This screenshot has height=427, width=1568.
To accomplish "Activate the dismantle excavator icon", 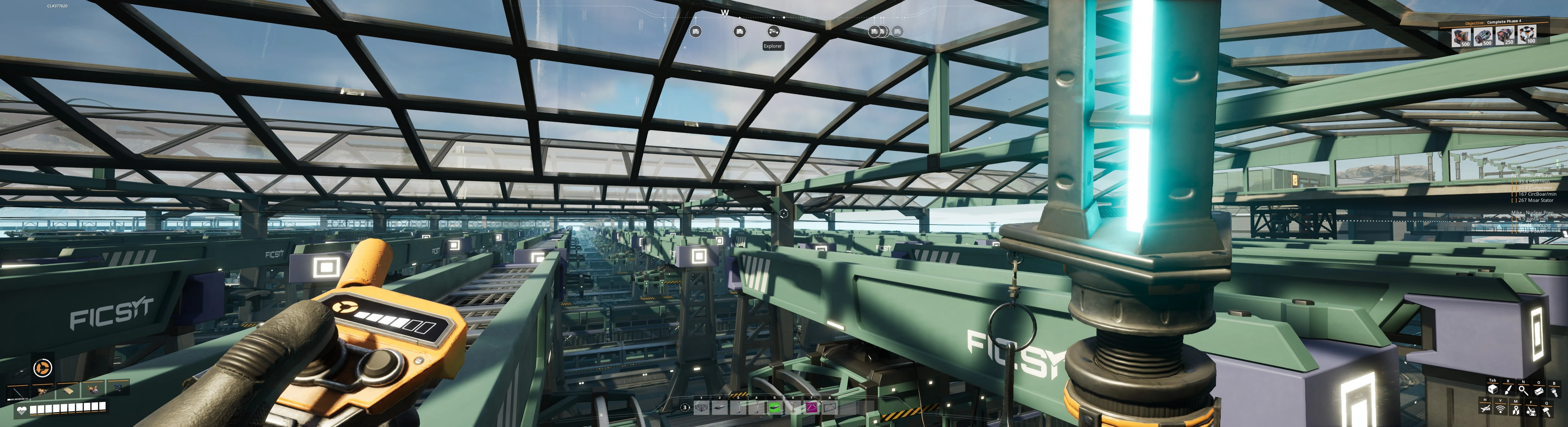I will (1531, 411).
